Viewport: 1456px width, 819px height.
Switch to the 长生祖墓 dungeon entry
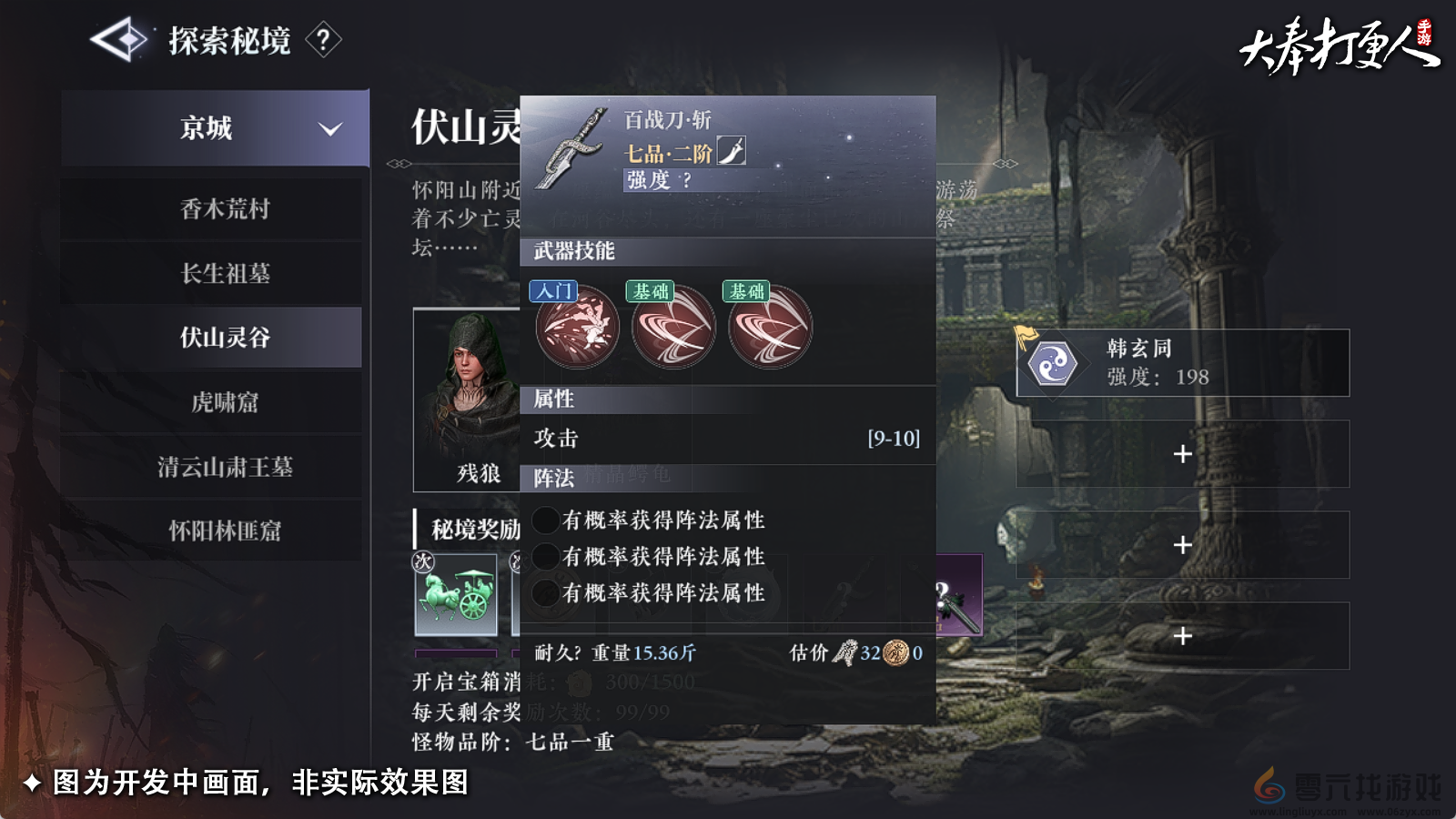coord(211,274)
